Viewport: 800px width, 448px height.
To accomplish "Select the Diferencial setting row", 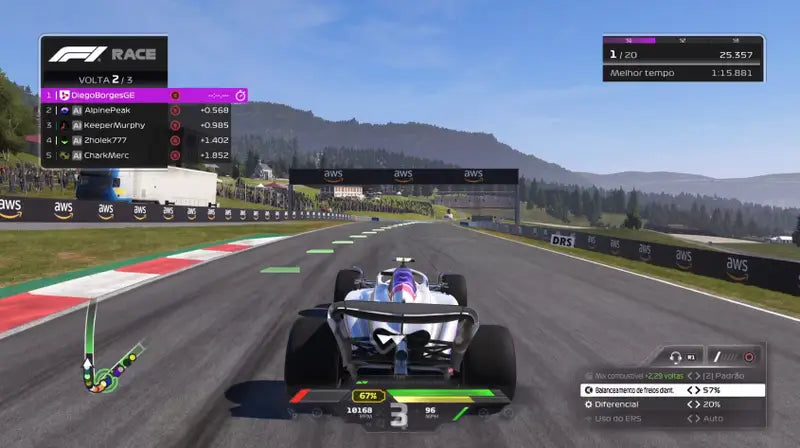I will (x=670, y=404).
